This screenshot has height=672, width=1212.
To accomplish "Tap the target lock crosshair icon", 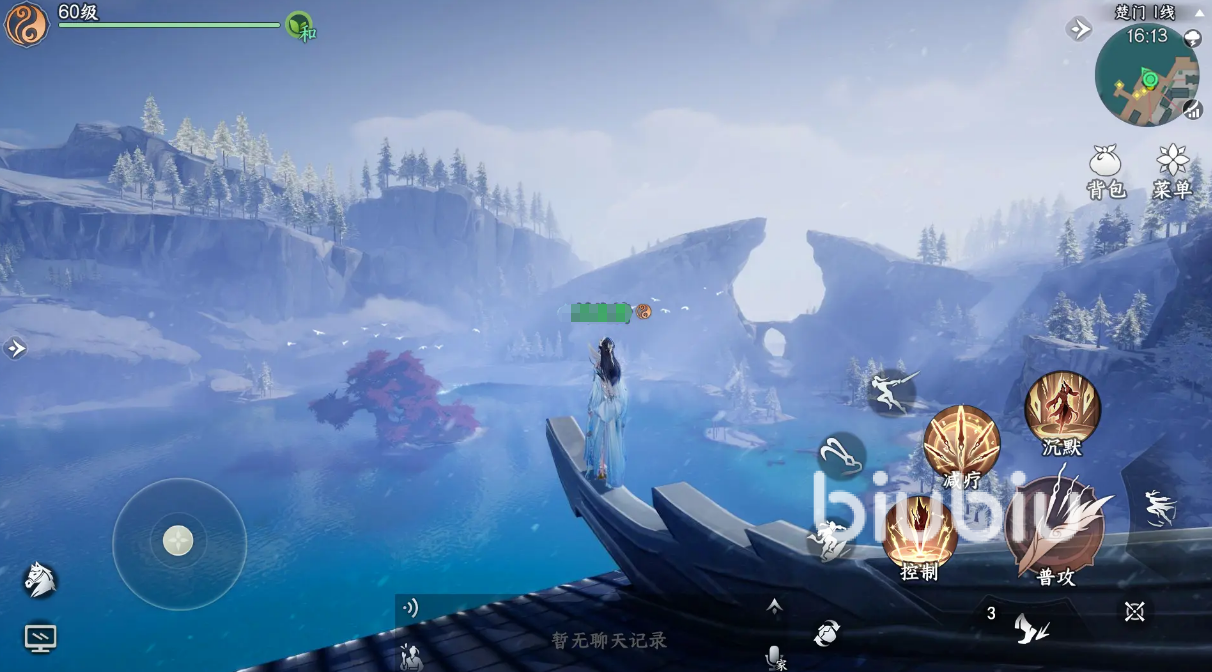I will (1134, 612).
